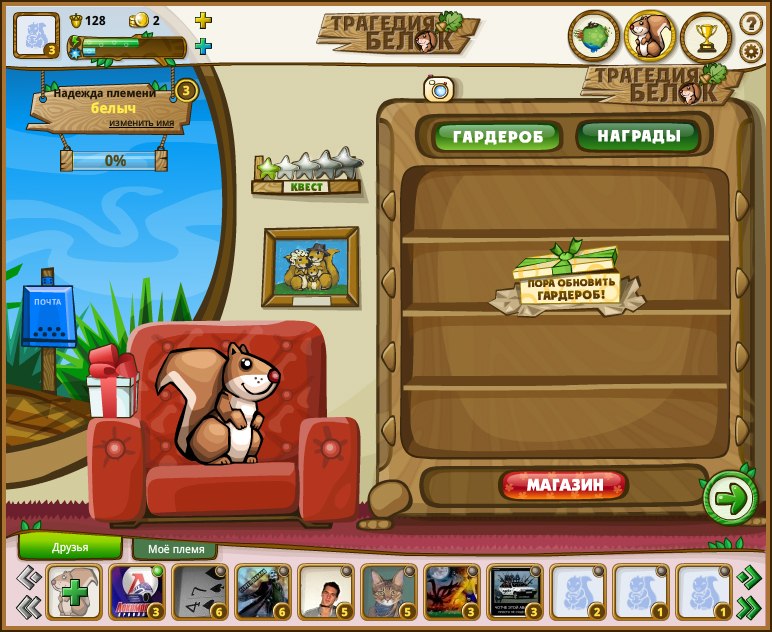
Task: Open the green planet round icon
Action: tap(594, 37)
